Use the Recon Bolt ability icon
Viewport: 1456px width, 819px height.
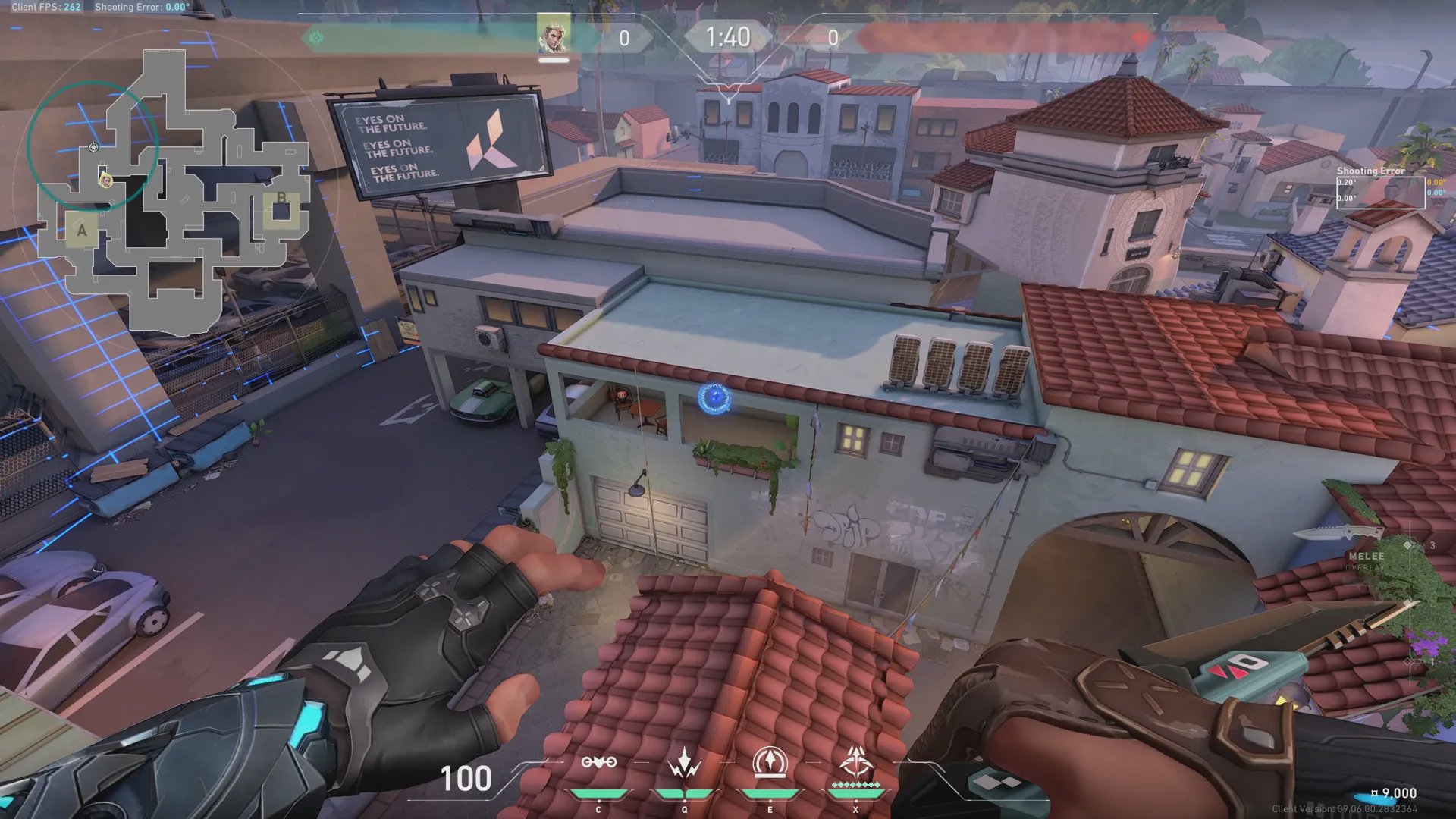click(x=770, y=763)
